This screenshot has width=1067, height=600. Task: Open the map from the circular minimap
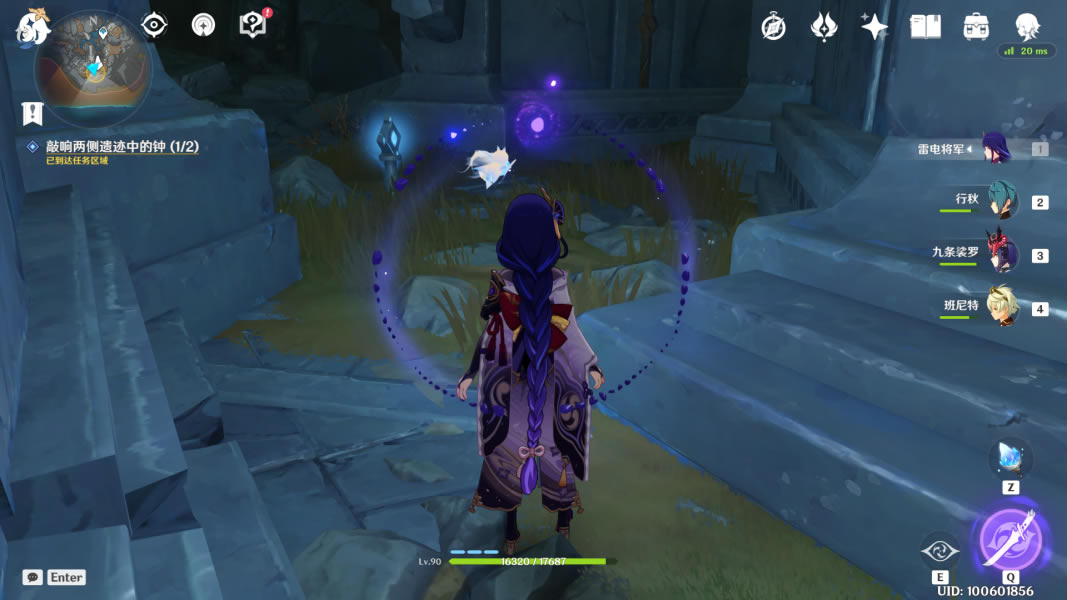(93, 68)
